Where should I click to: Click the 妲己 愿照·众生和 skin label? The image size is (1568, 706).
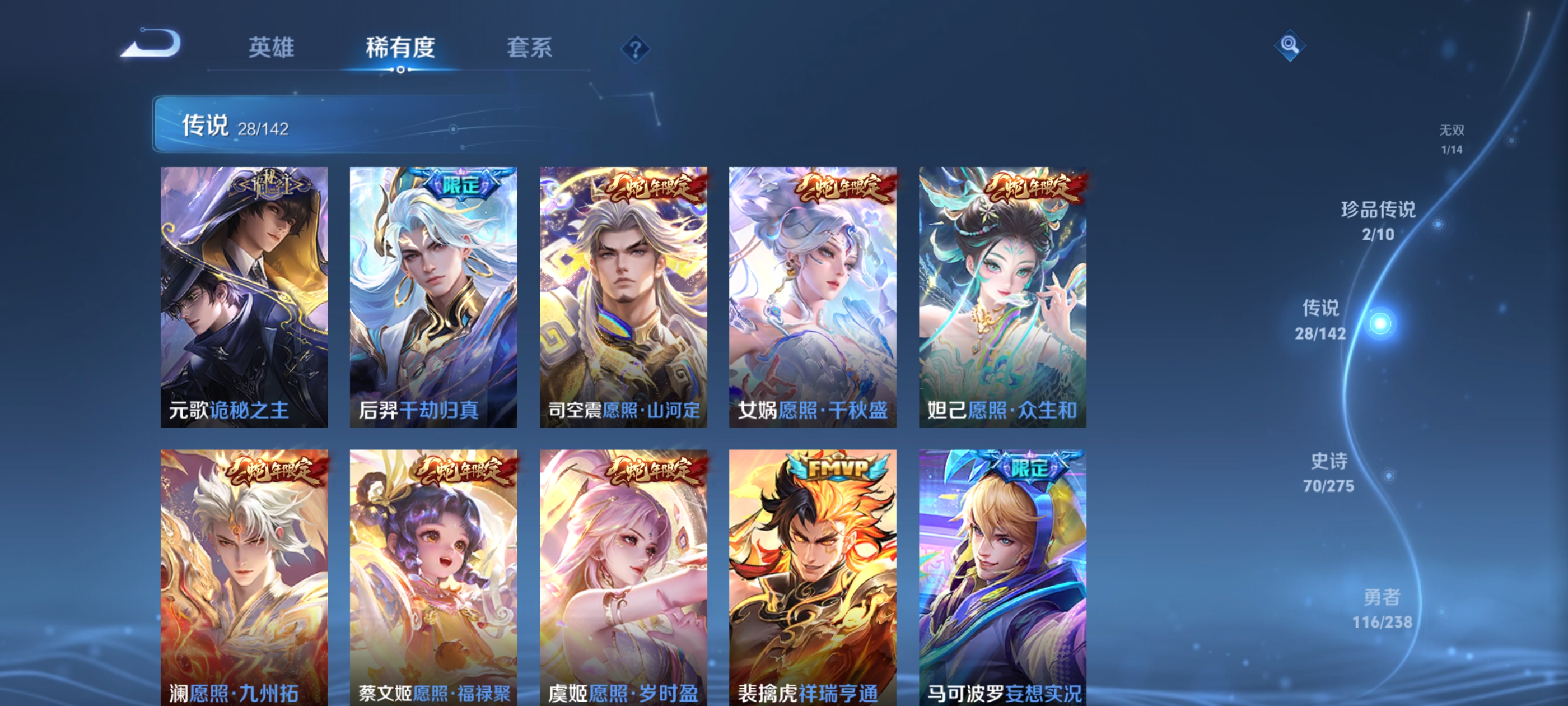click(x=1001, y=411)
